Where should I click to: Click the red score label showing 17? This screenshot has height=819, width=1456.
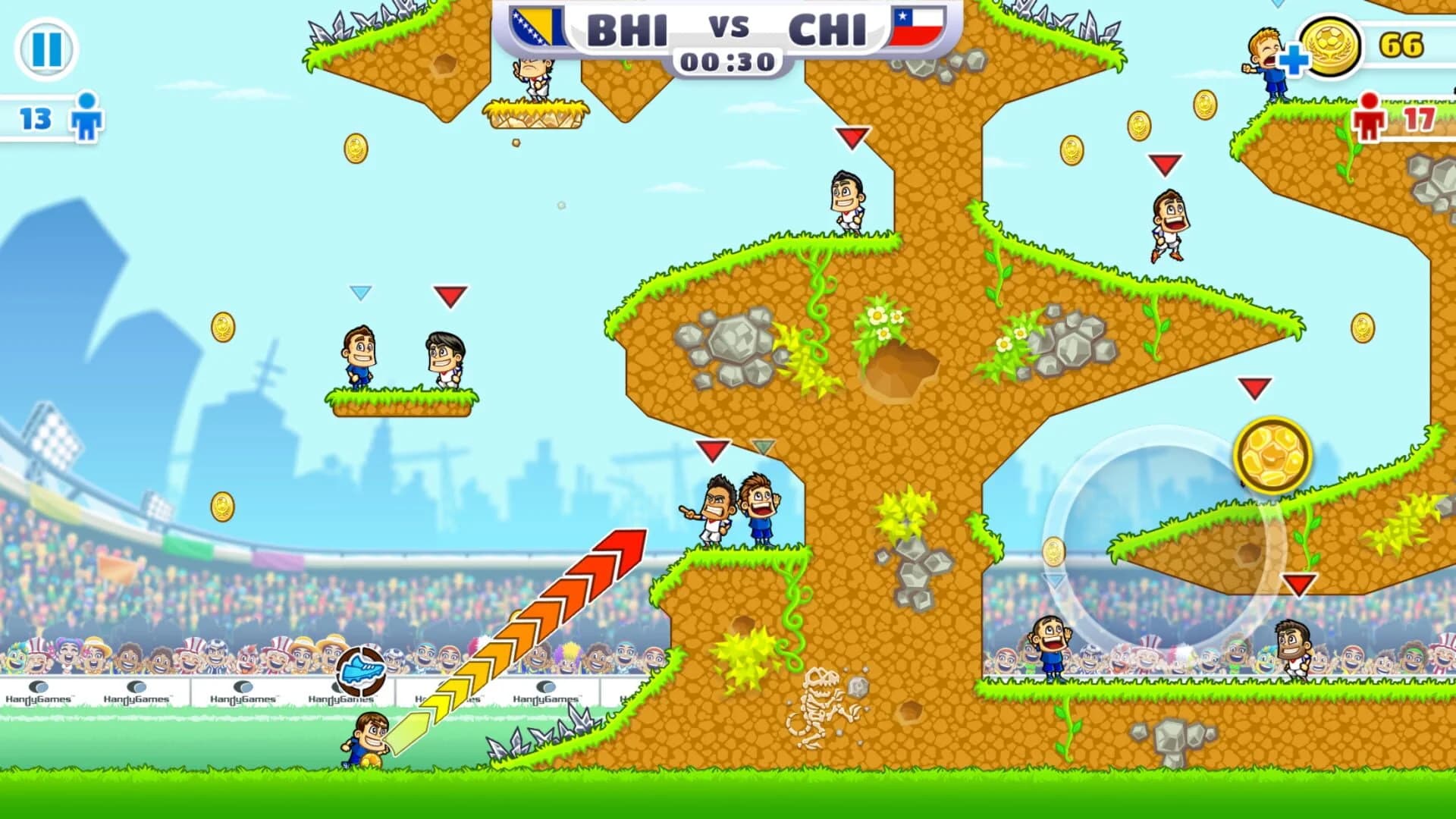(x=1421, y=121)
